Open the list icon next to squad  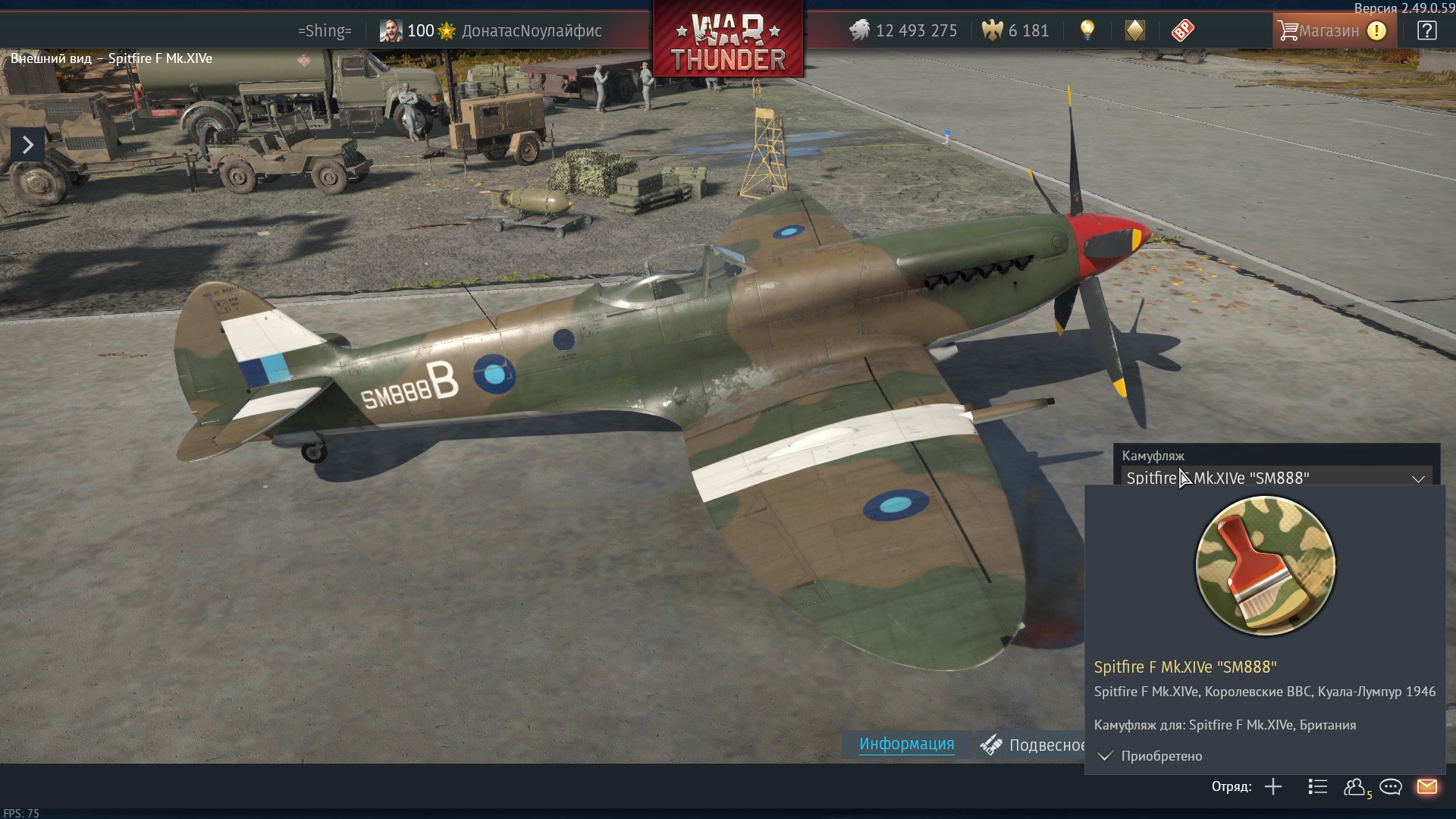coord(1317,786)
